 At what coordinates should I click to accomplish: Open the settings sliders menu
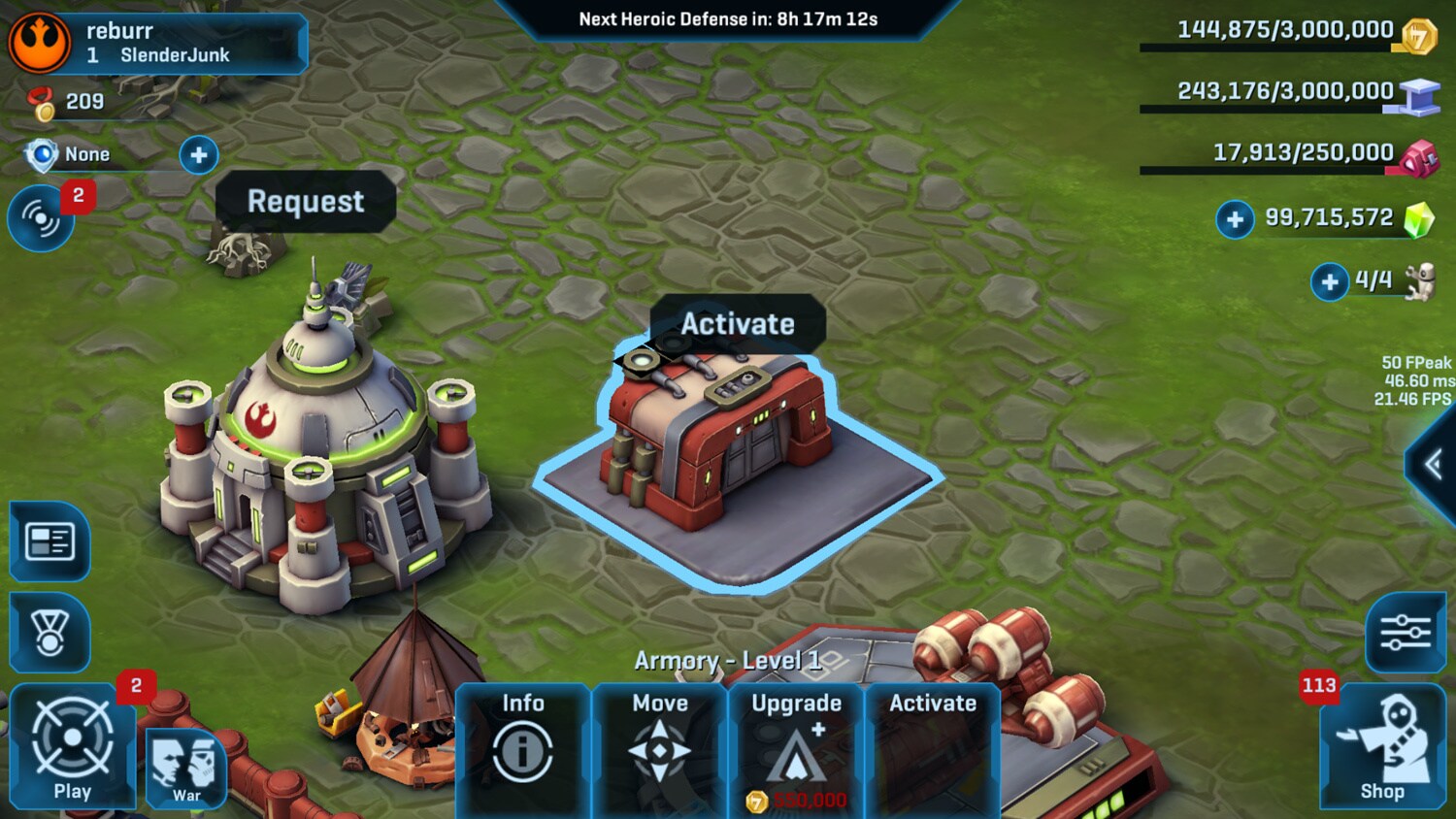(x=1405, y=633)
